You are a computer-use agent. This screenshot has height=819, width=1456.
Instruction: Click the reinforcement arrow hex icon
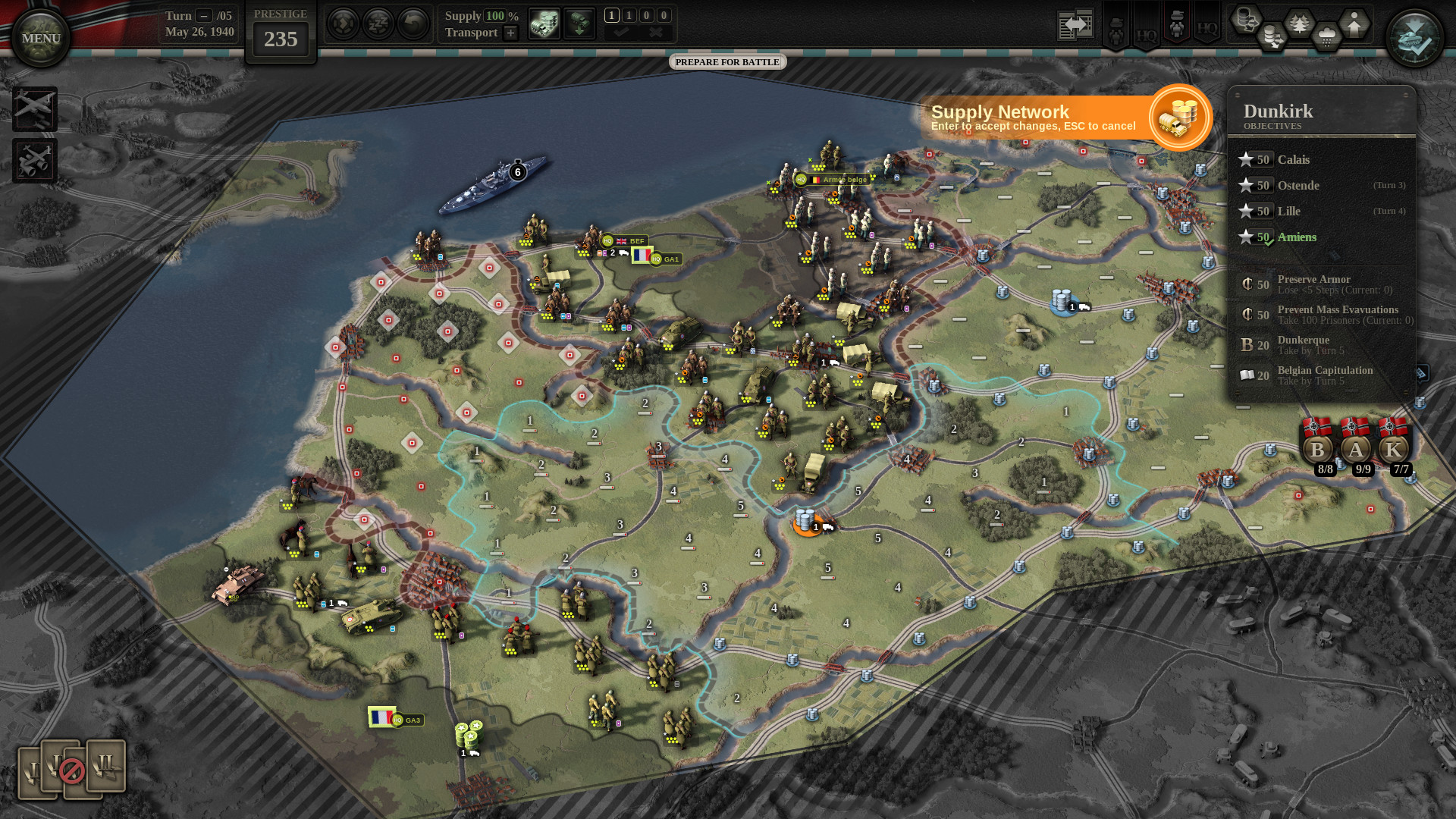[1354, 24]
